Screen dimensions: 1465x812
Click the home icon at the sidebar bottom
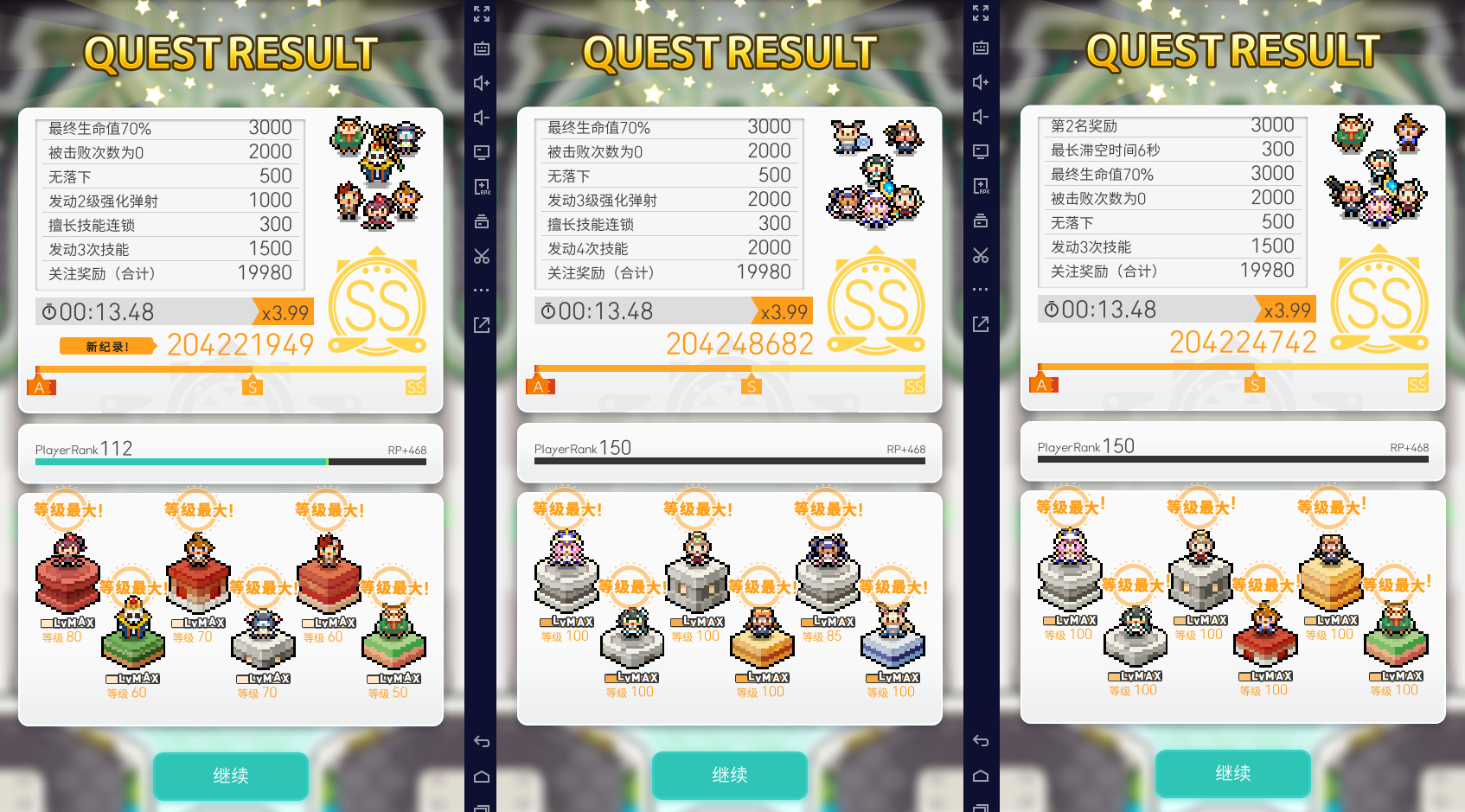point(482,777)
